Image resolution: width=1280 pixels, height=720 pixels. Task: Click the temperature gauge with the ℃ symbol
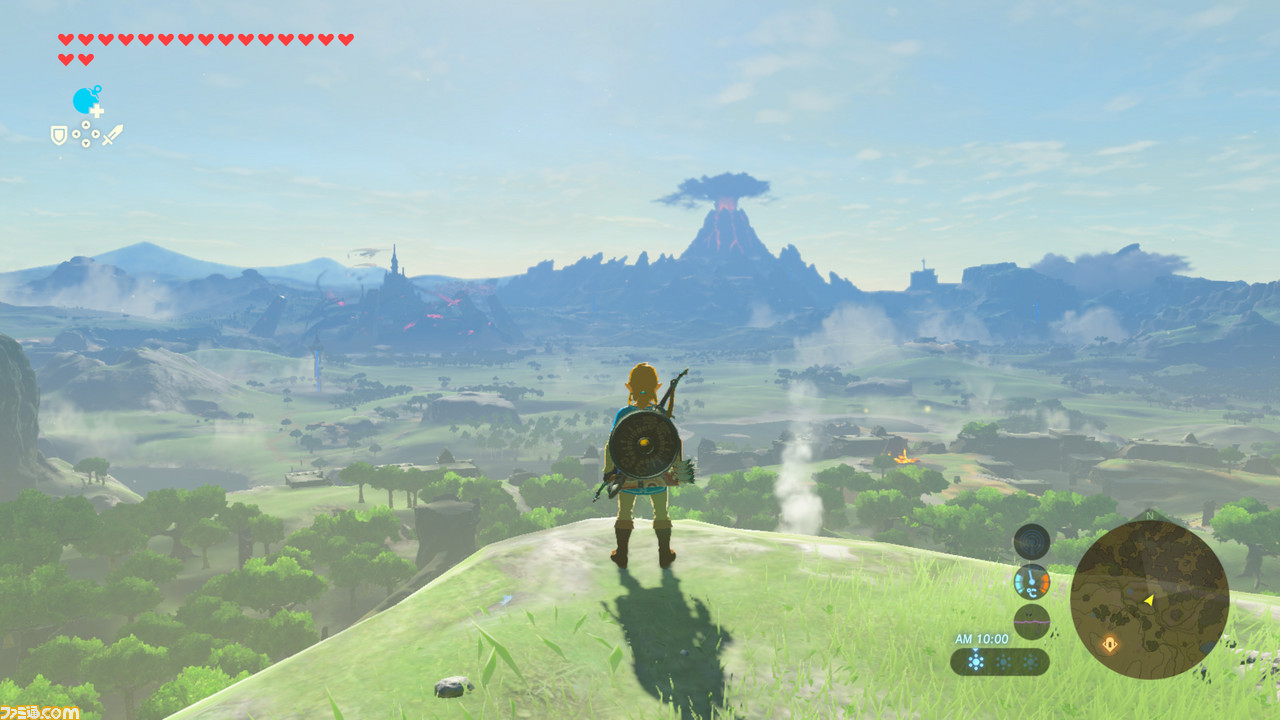pyautogui.click(x=1031, y=584)
